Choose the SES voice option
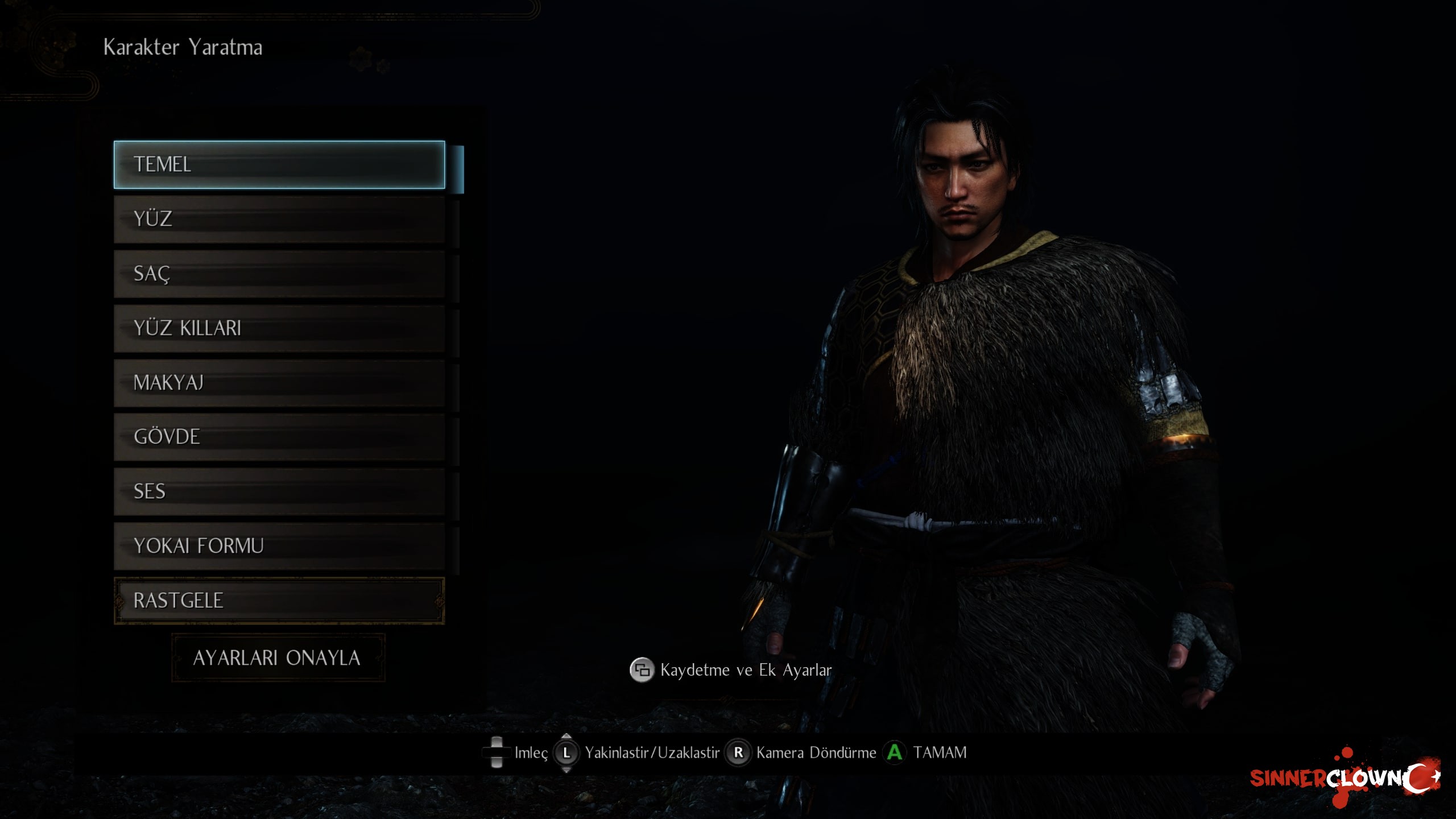This screenshot has height=819, width=1456. 279,491
